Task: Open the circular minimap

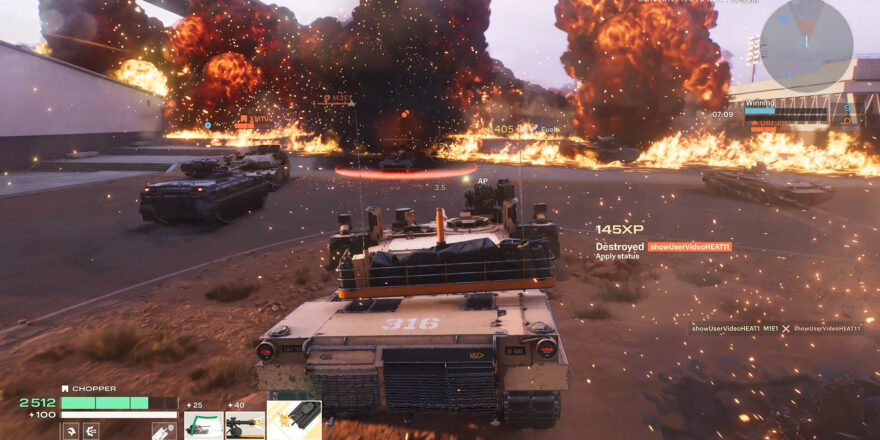Action: tap(806, 46)
